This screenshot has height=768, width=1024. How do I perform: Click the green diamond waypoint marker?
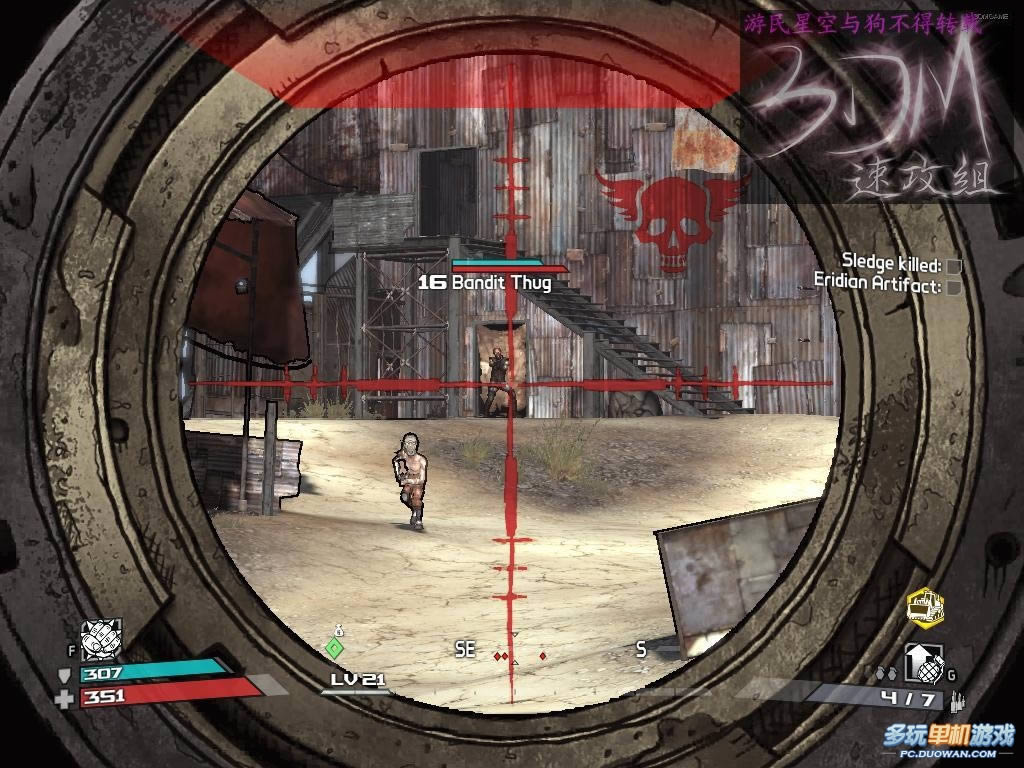(335, 648)
